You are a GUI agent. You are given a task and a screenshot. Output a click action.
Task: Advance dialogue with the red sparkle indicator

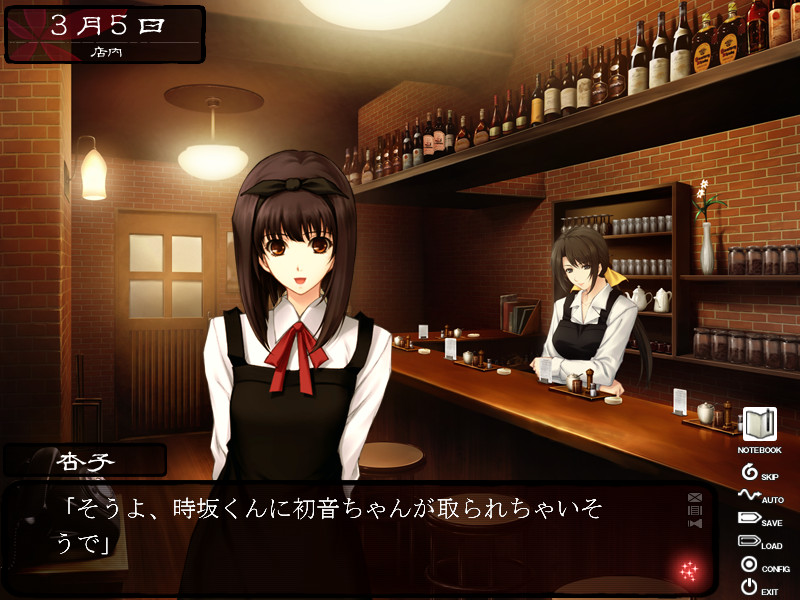point(689,571)
